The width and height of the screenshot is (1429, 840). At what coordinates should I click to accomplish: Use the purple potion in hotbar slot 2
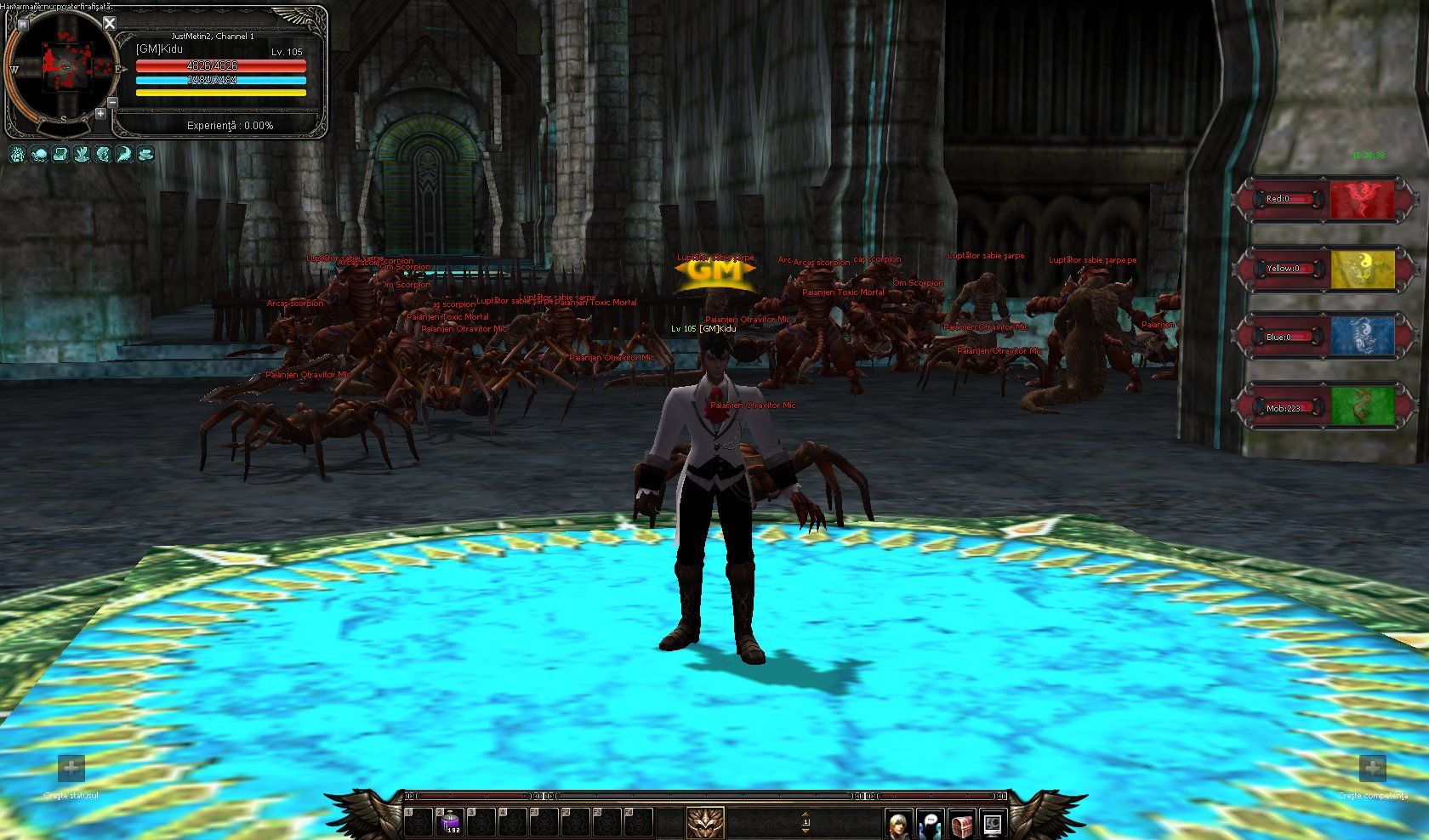tap(452, 821)
